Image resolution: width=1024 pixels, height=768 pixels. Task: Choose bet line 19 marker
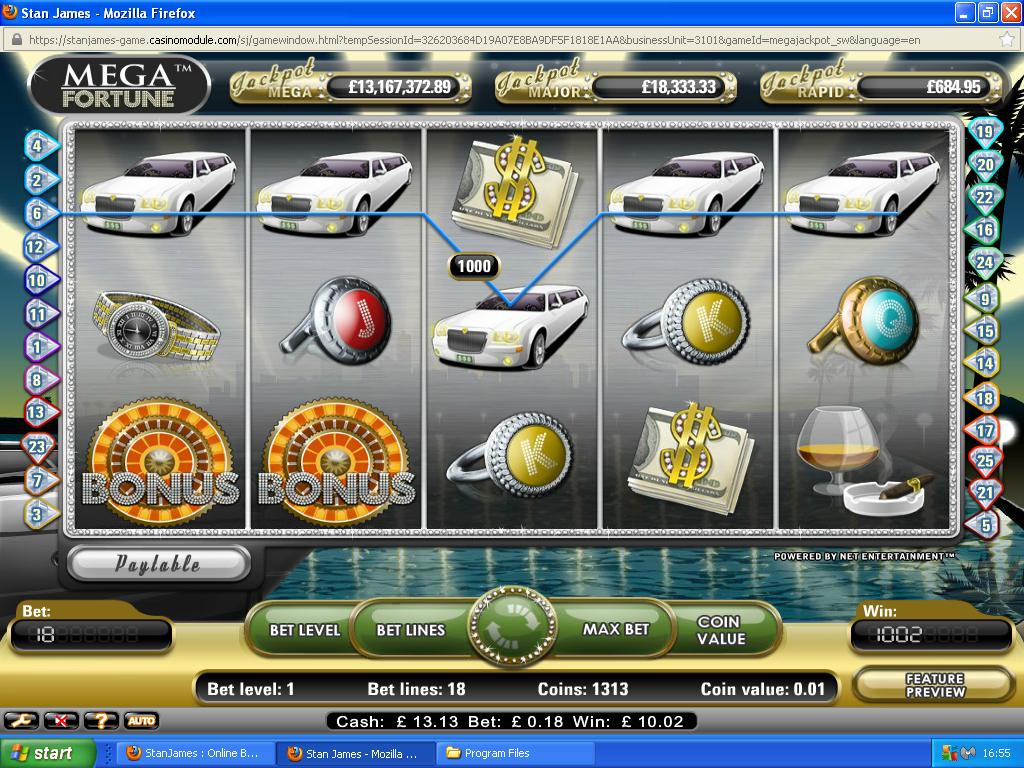(985, 132)
